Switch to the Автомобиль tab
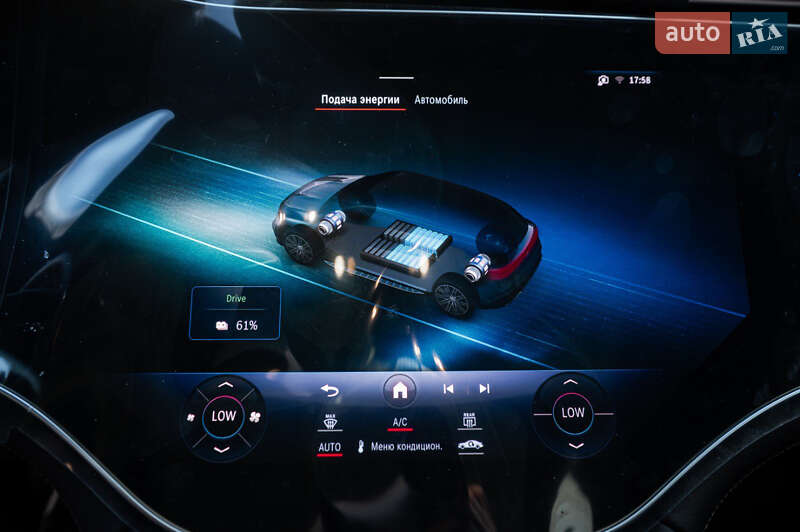Image resolution: width=800 pixels, height=532 pixels. click(x=441, y=100)
